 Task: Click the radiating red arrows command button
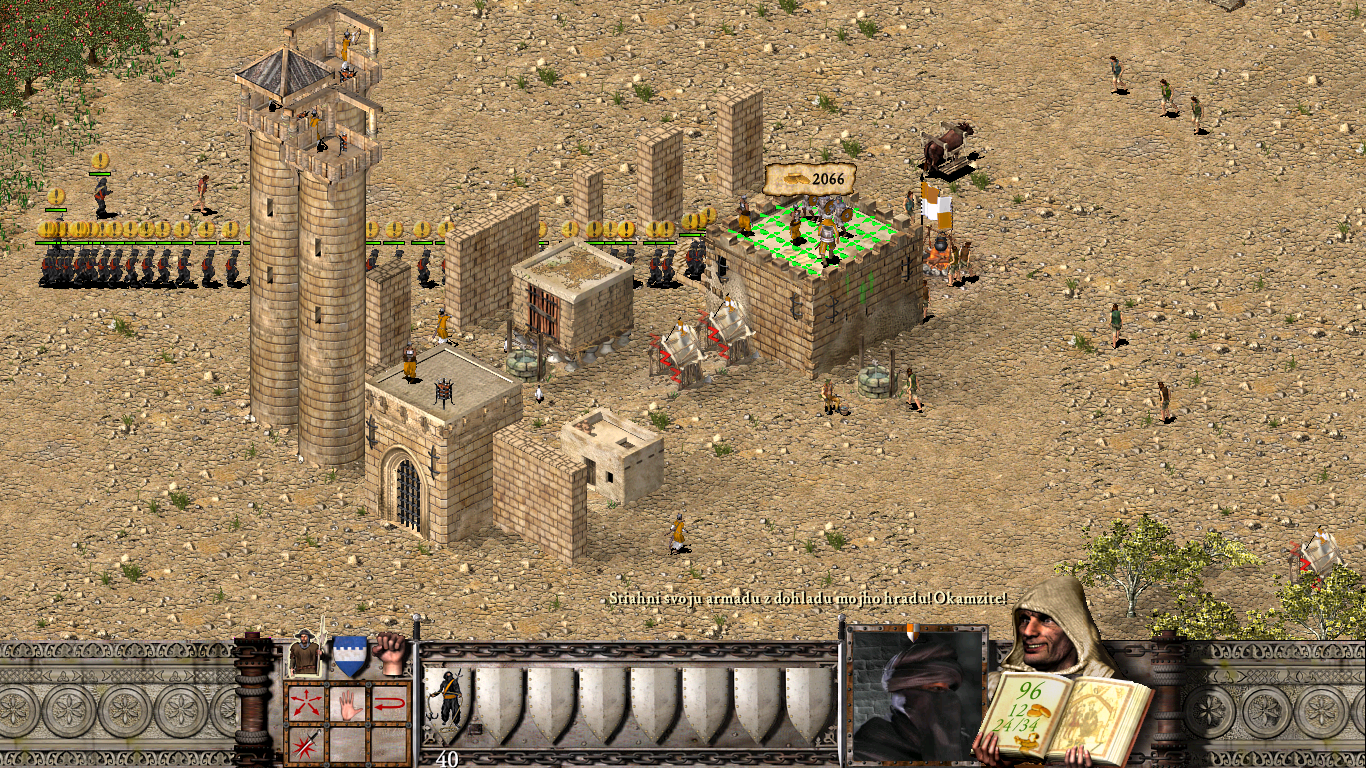(x=305, y=703)
